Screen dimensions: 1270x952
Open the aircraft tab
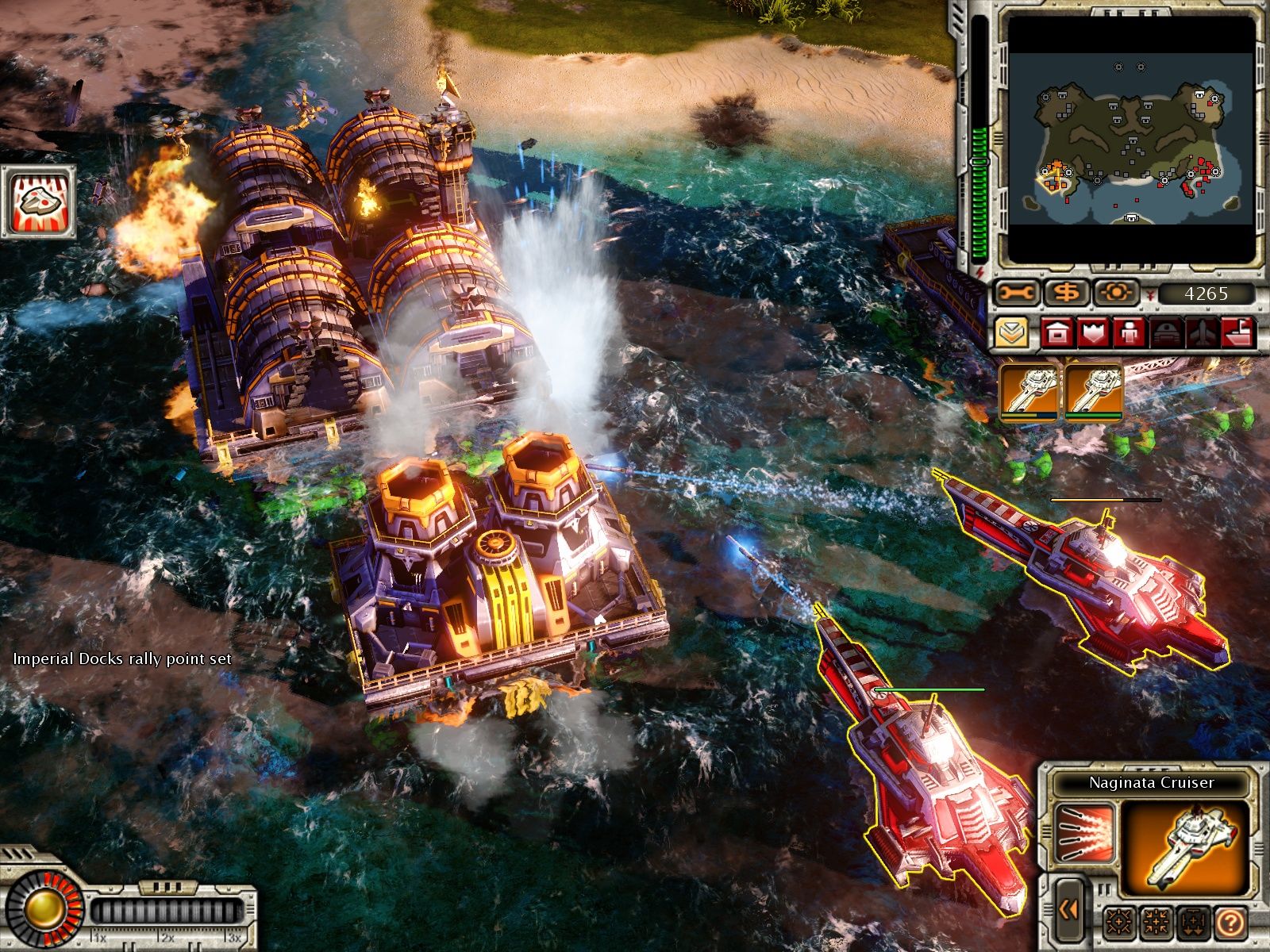click(x=1199, y=333)
